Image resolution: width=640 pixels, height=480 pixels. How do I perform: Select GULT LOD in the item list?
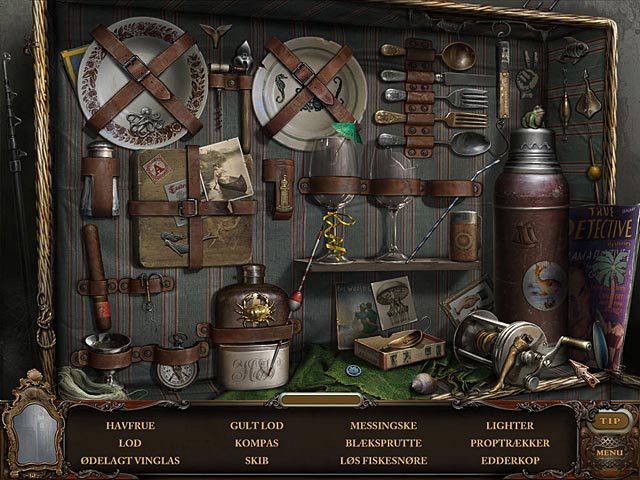[x=255, y=425]
